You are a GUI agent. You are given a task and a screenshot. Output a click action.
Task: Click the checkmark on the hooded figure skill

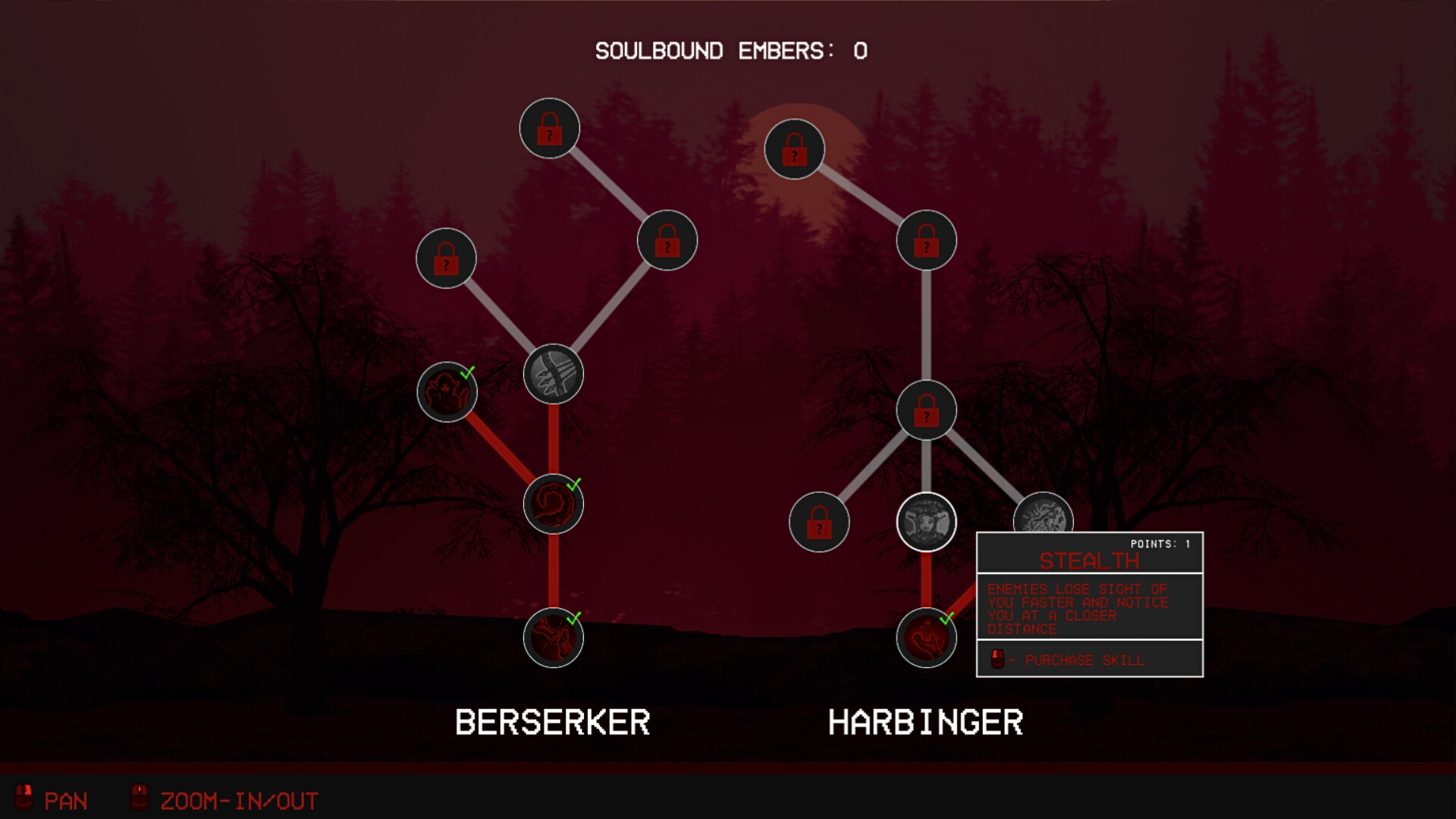coord(469,373)
